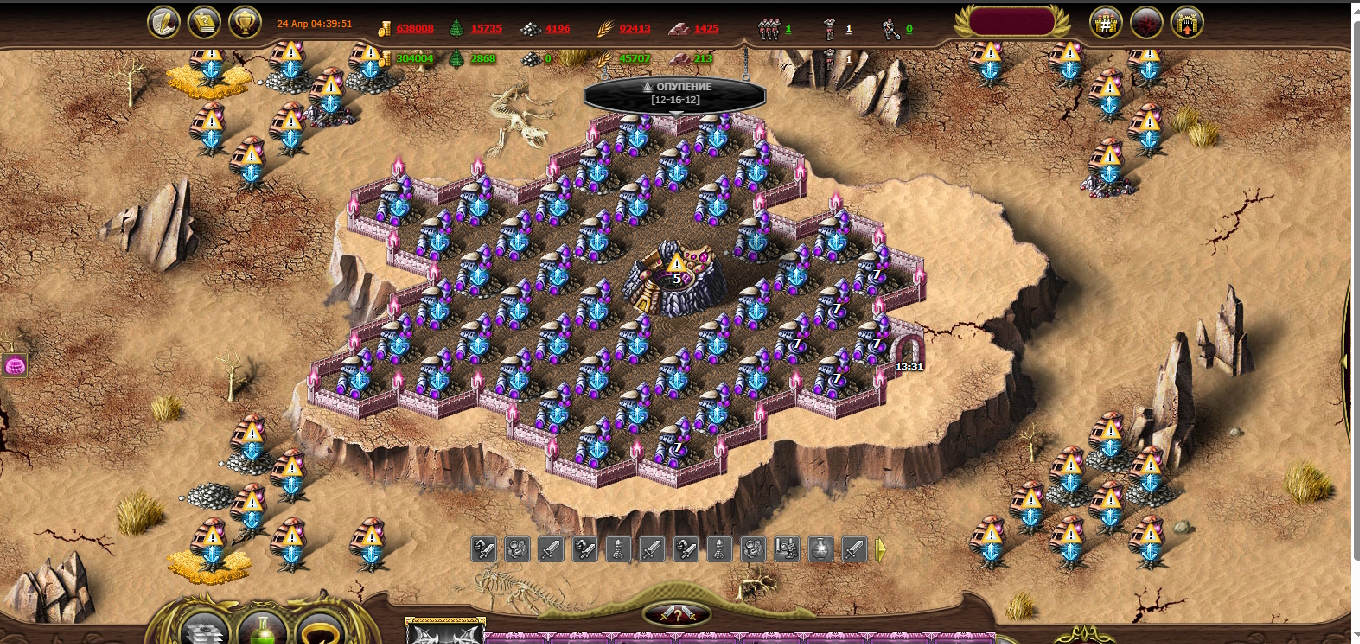Click the gold coins amount 638008
Viewport: 1360px width, 644px height.
[x=415, y=29]
